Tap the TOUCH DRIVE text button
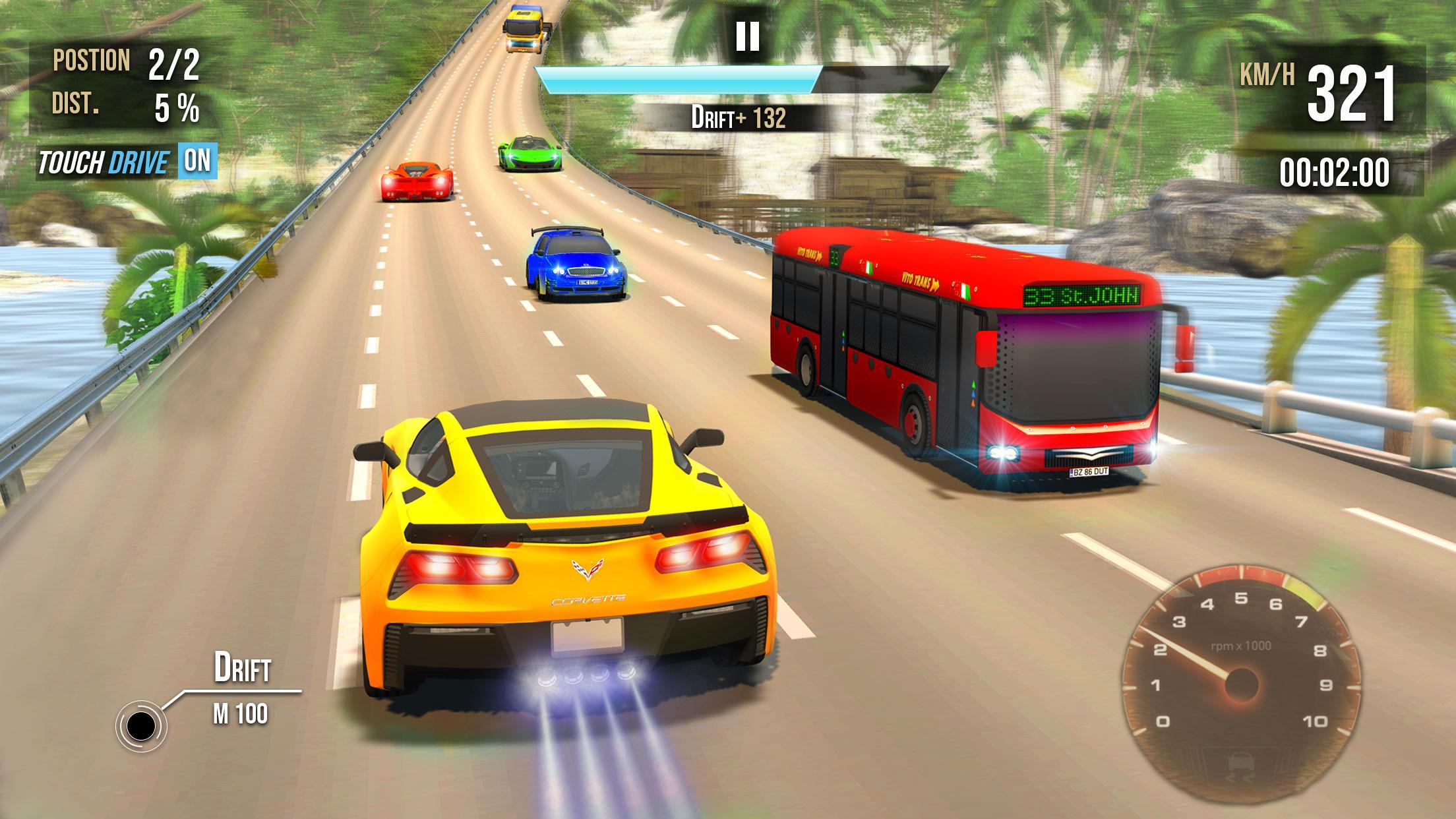 [106, 160]
